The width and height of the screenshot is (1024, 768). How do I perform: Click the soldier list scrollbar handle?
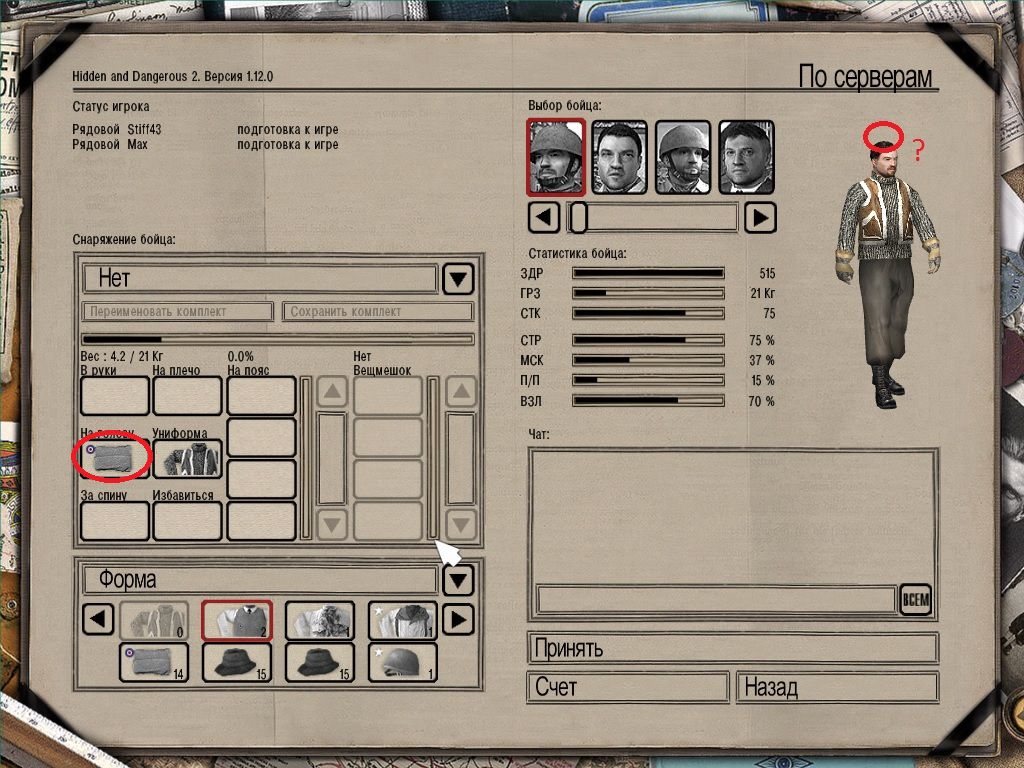click(577, 217)
